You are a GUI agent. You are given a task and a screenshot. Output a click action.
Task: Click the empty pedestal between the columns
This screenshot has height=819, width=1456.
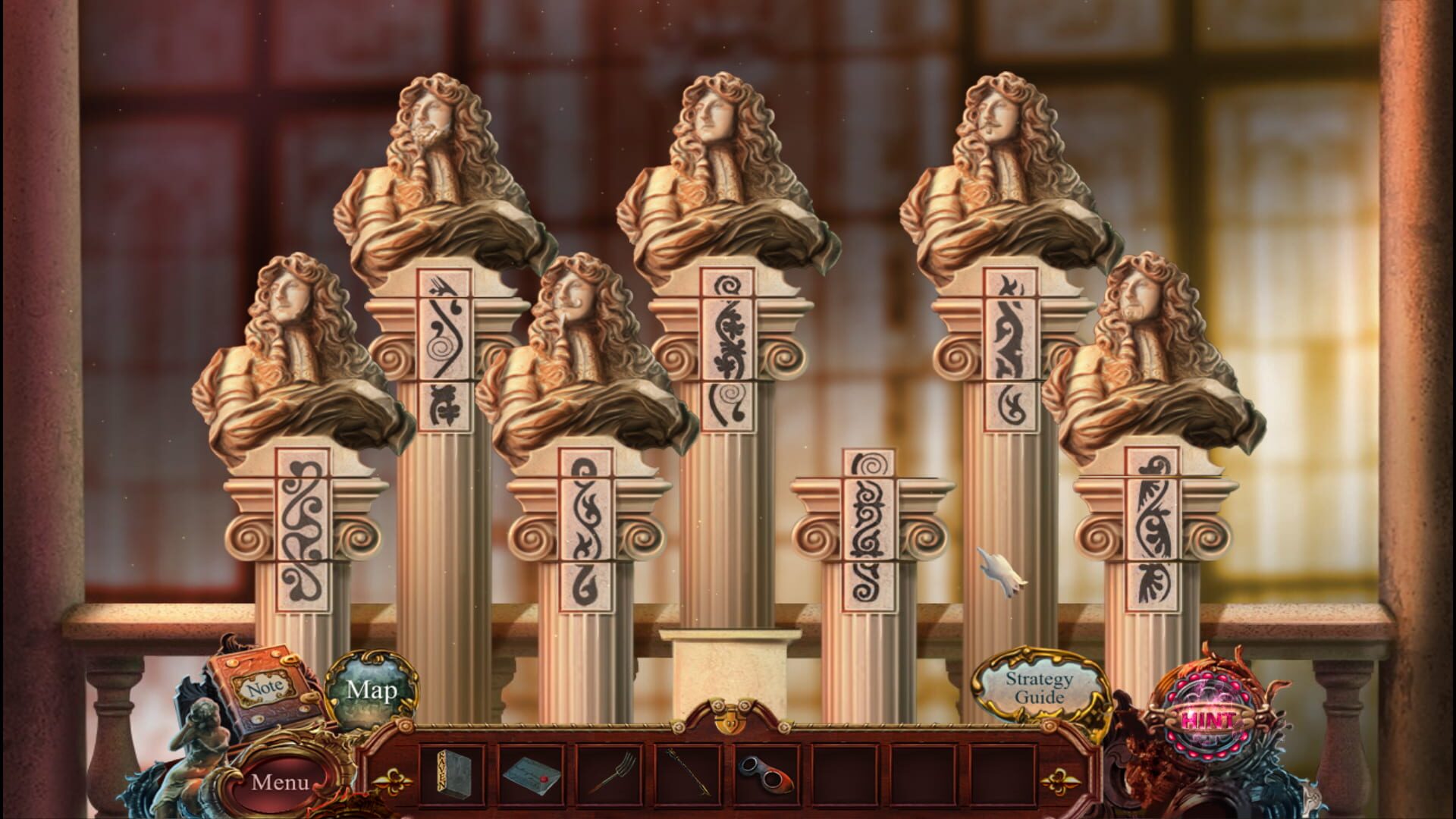(x=730, y=667)
